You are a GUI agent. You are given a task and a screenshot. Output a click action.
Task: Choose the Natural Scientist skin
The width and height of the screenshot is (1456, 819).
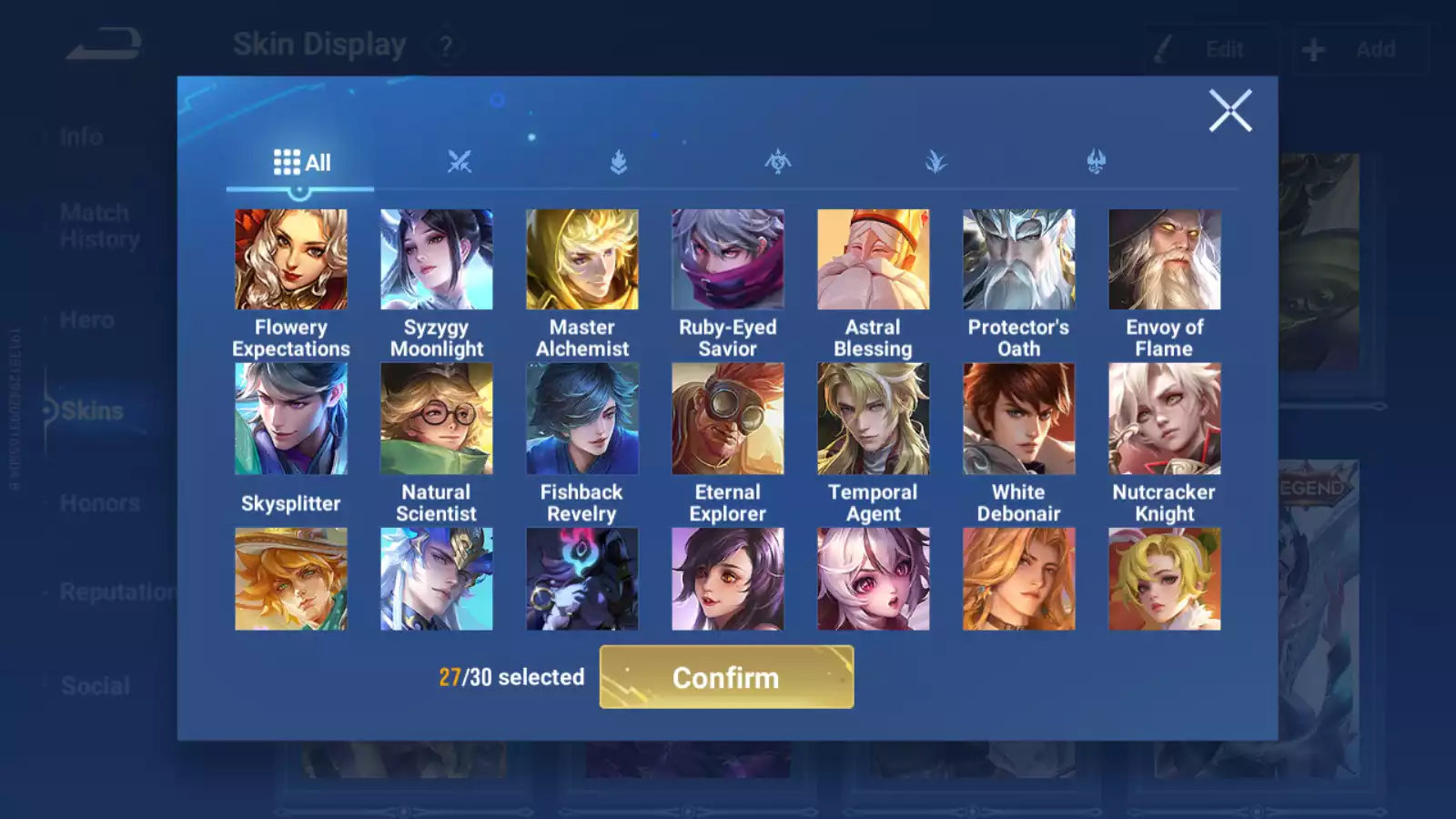(x=437, y=420)
